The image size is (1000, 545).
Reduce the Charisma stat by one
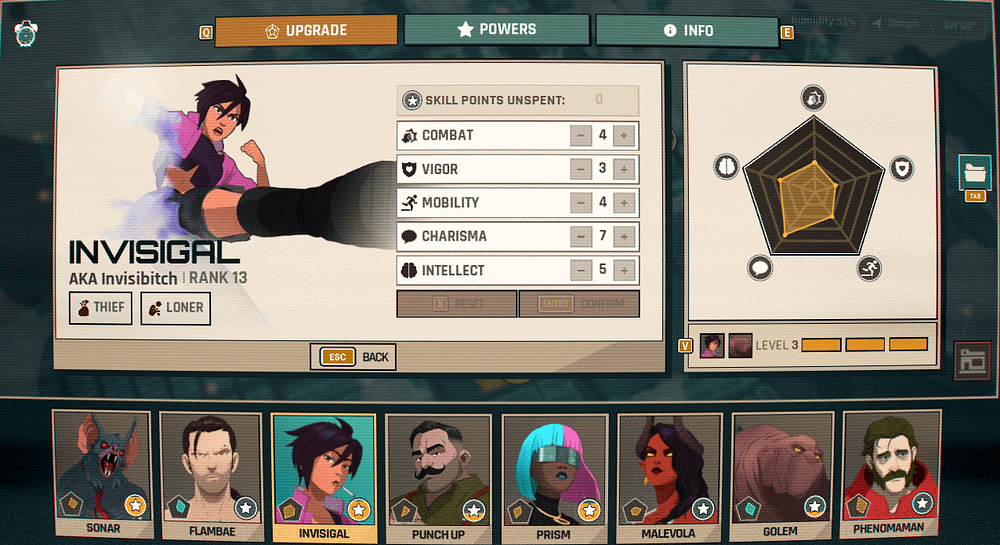581,237
